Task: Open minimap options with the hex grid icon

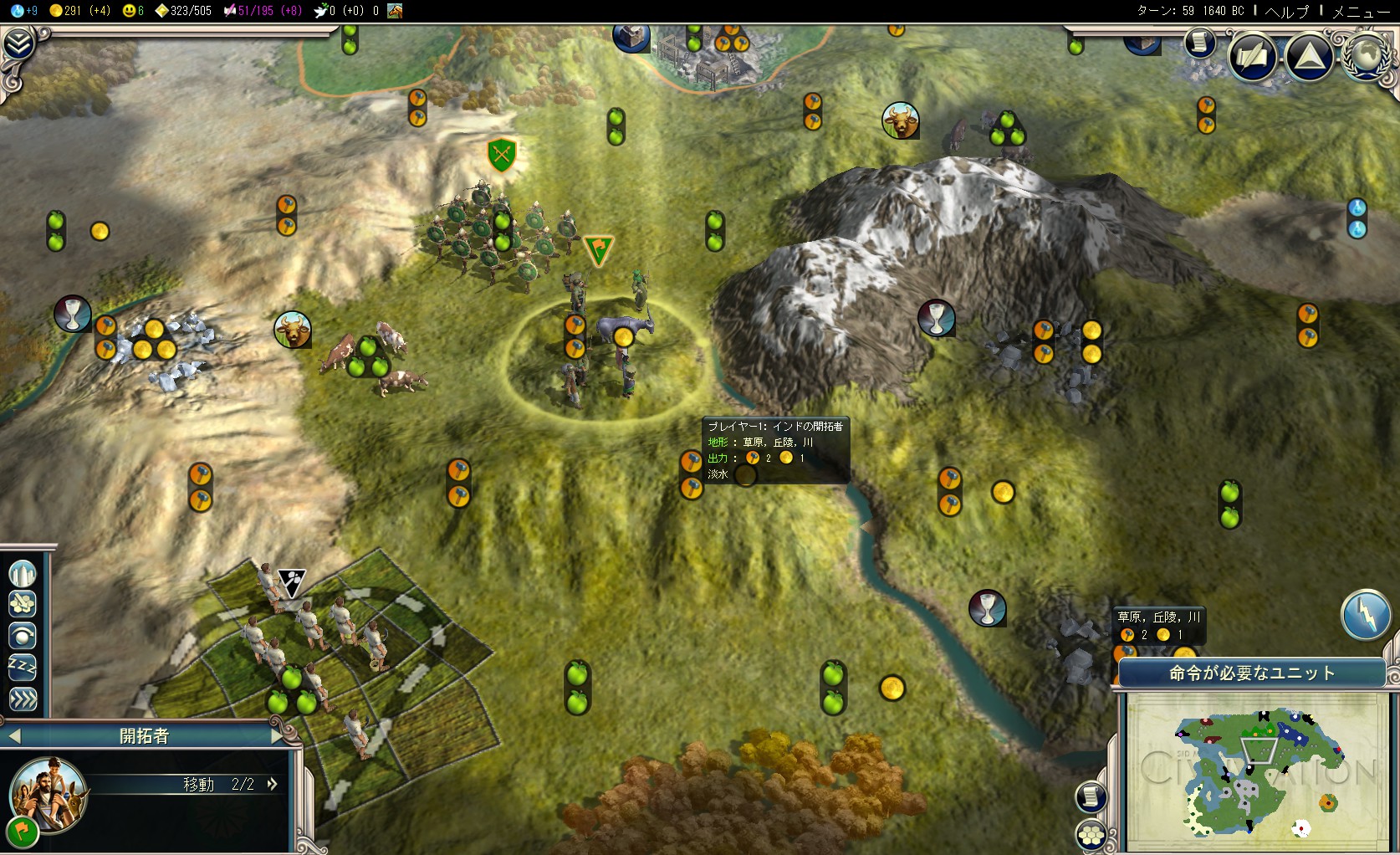Action: click(1091, 835)
